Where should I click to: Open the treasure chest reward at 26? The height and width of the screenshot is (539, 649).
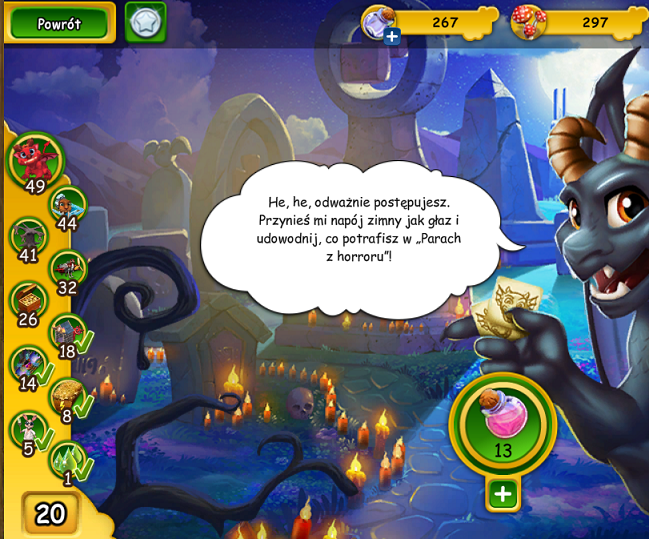pos(28,300)
